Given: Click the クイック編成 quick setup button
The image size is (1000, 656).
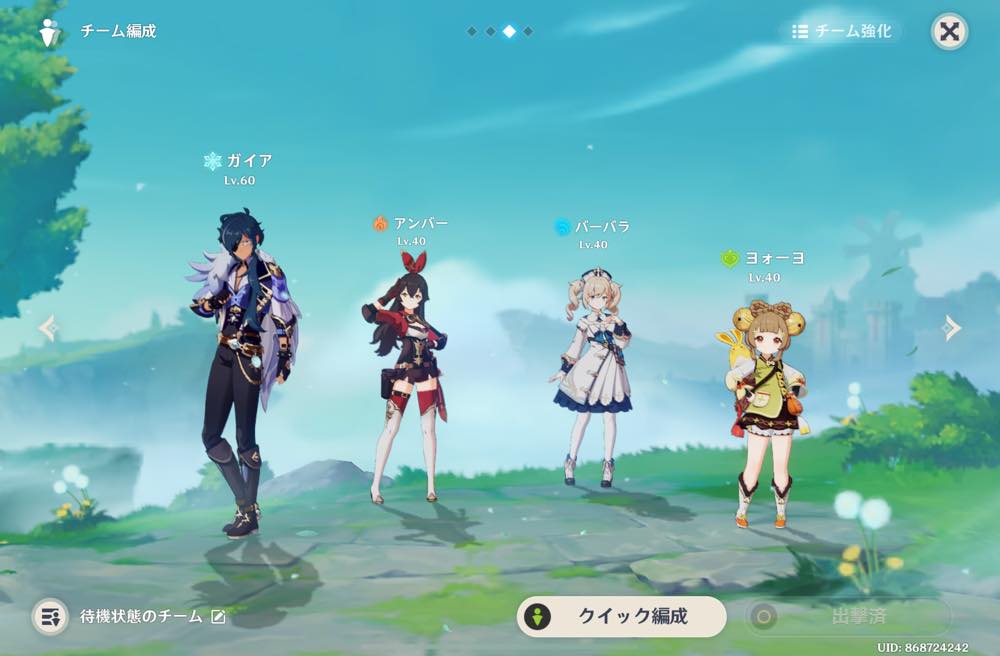Looking at the screenshot, I should point(621,616).
